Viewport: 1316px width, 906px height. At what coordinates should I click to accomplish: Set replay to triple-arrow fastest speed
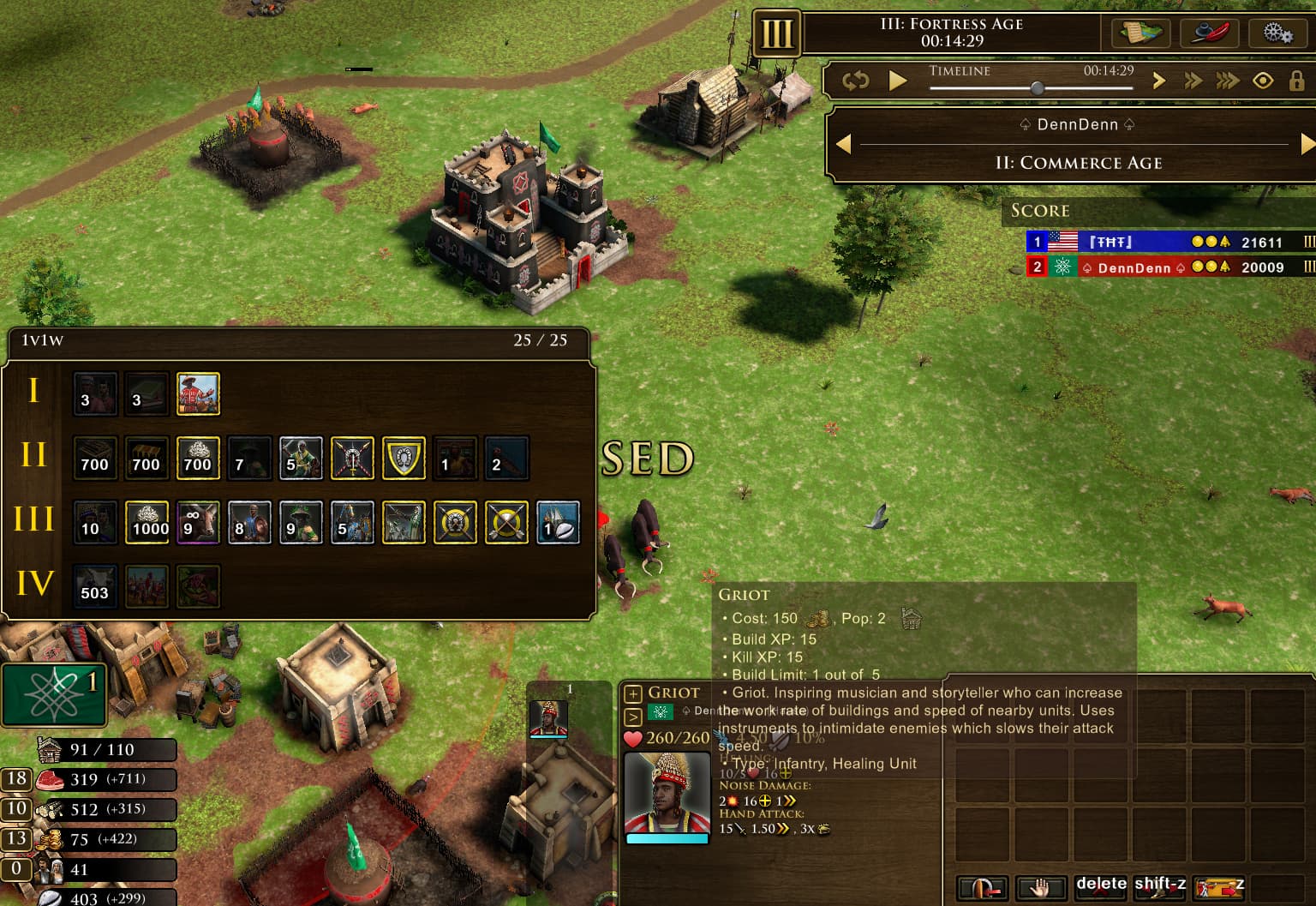coord(1227,81)
